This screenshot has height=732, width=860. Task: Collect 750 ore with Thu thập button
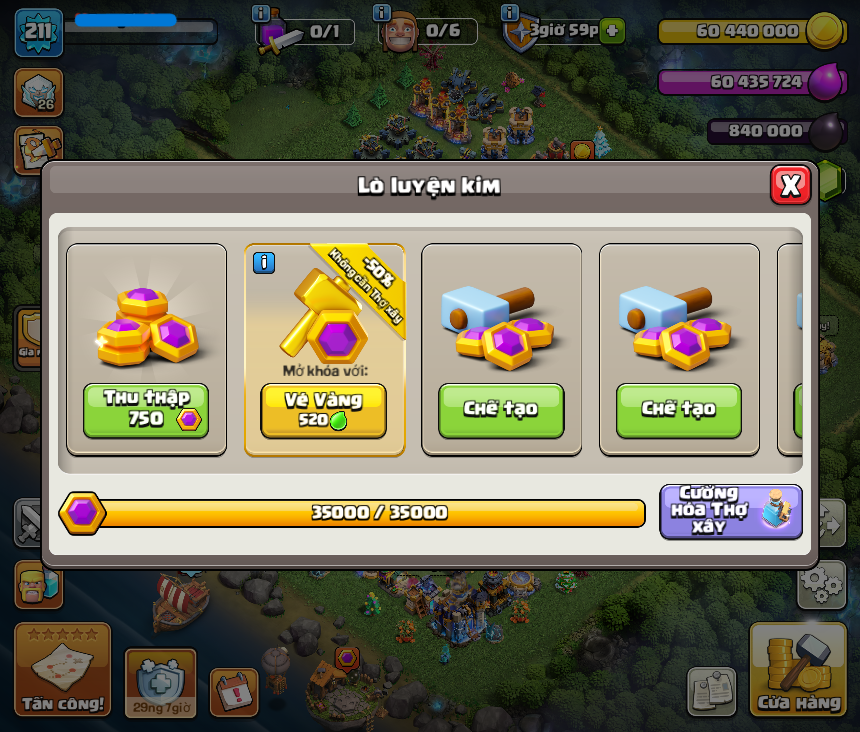click(x=146, y=410)
